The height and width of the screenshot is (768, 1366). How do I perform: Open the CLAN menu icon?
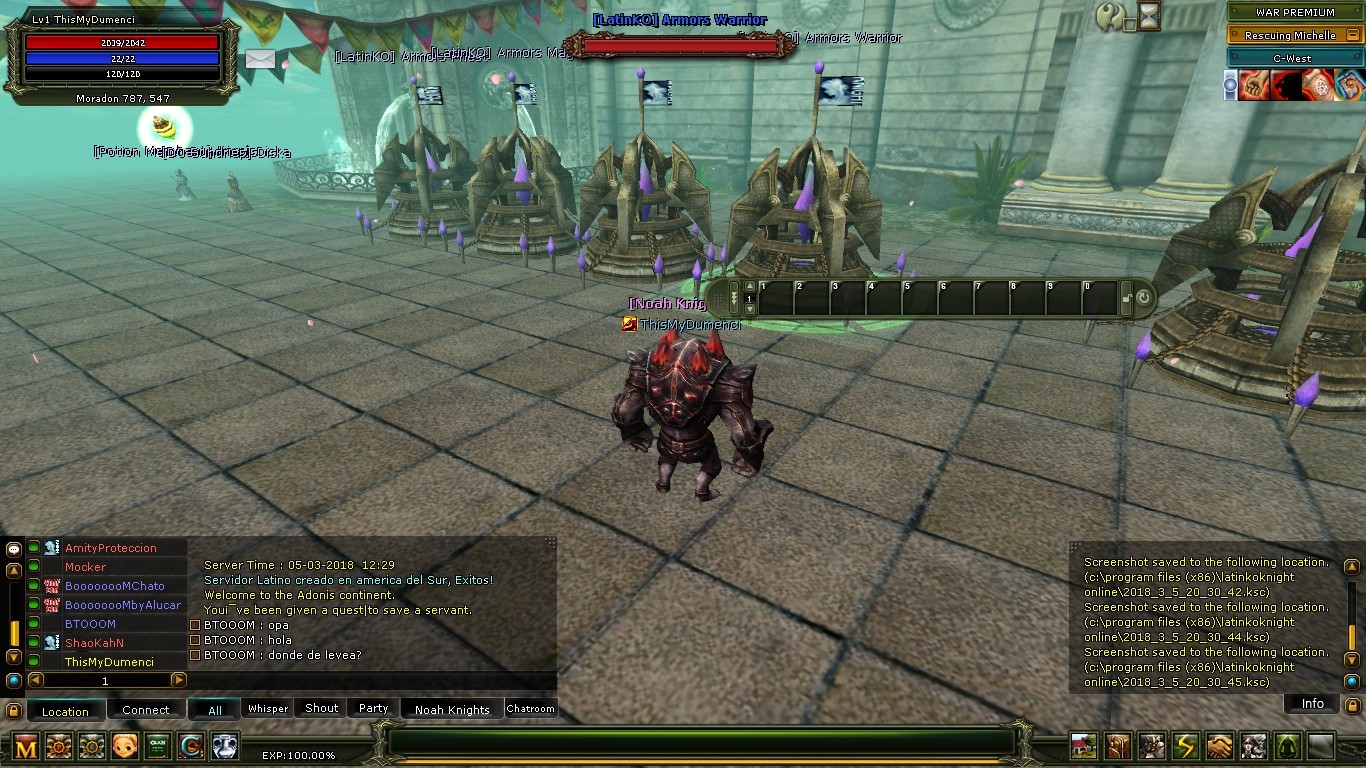tap(157, 747)
